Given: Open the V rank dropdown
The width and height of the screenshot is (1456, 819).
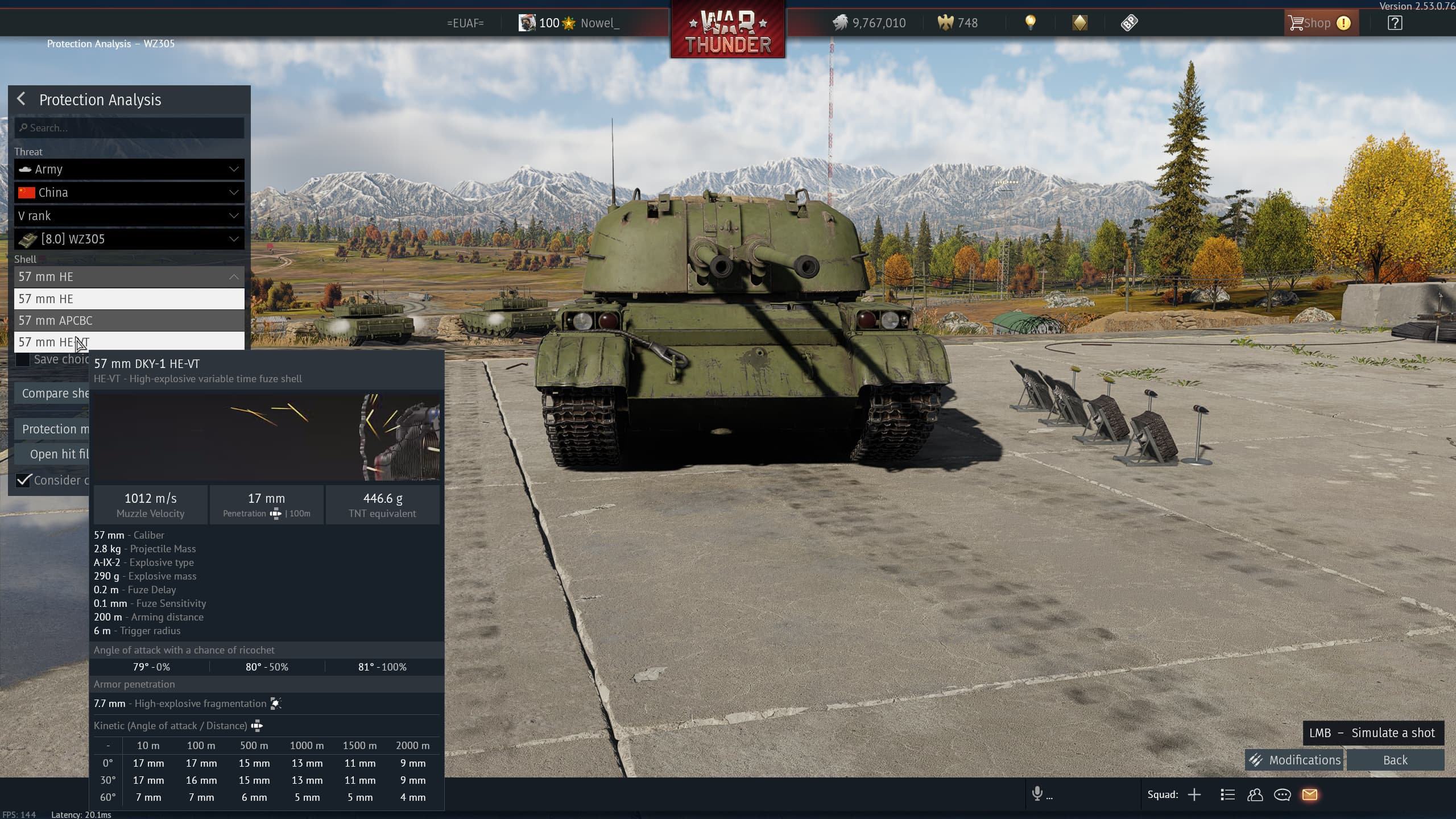Looking at the screenshot, I should [129, 216].
